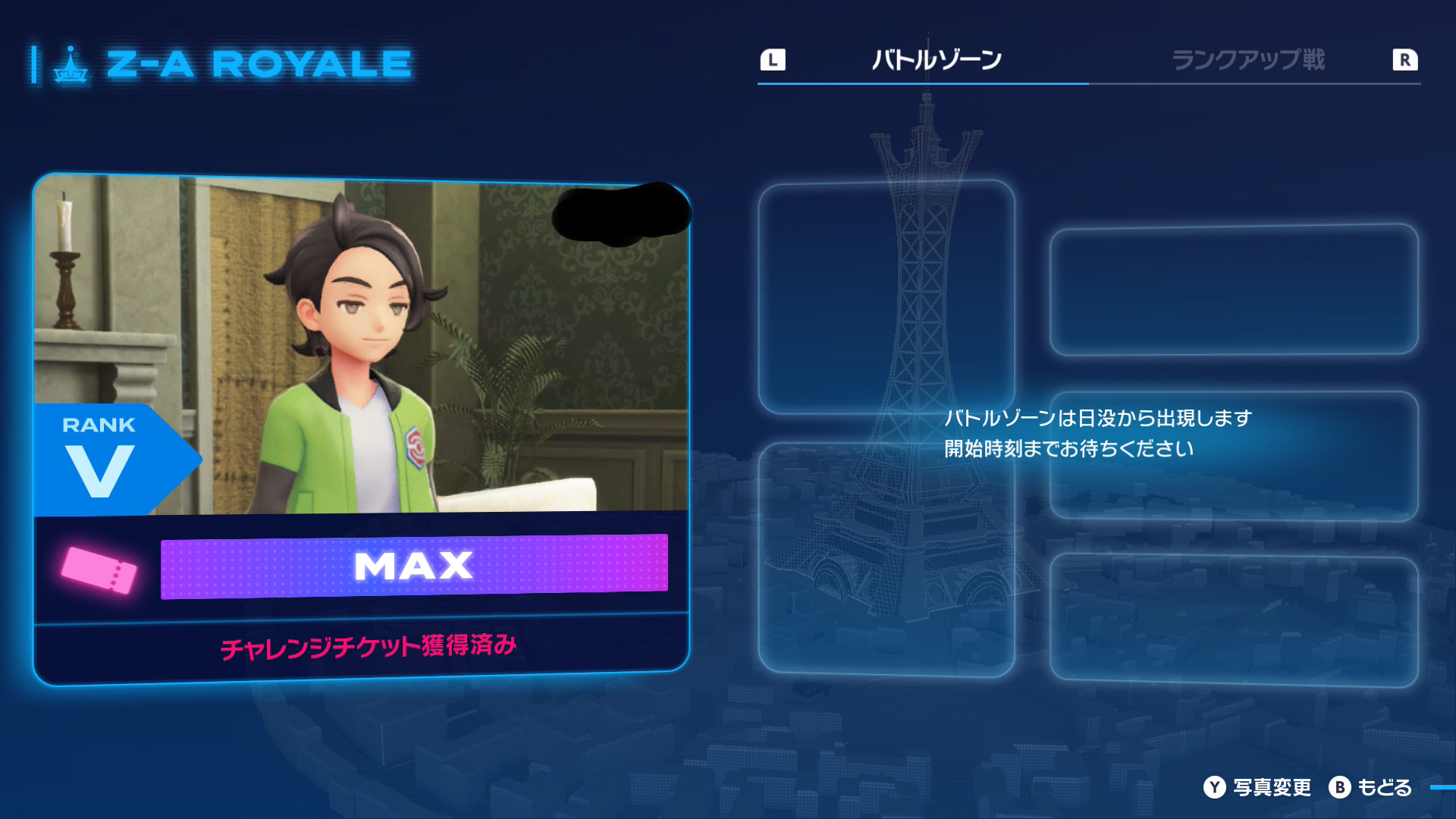Go back with もどる
The width and height of the screenshot is (1456, 819).
click(1371, 787)
